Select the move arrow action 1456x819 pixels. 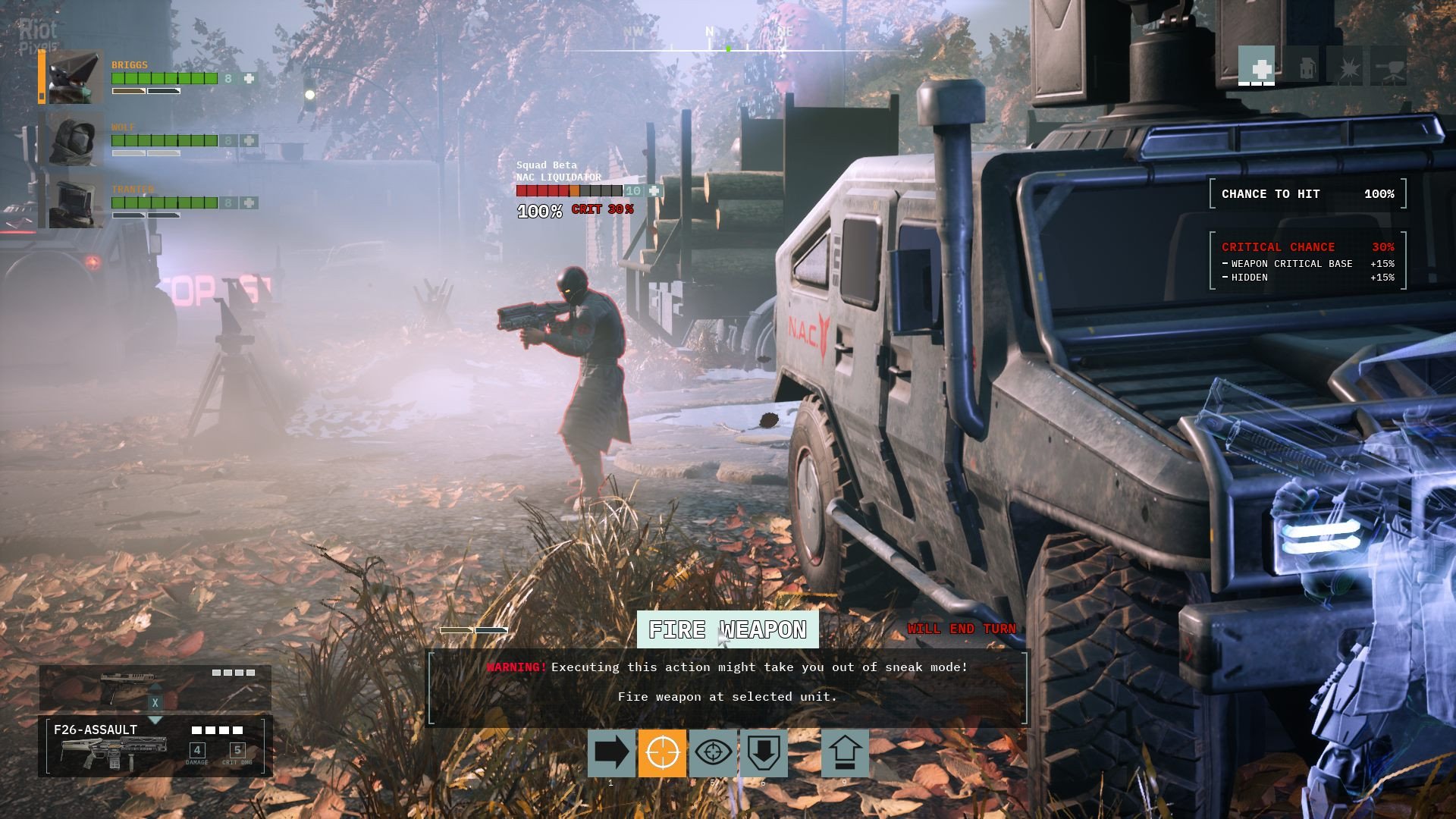point(611,753)
